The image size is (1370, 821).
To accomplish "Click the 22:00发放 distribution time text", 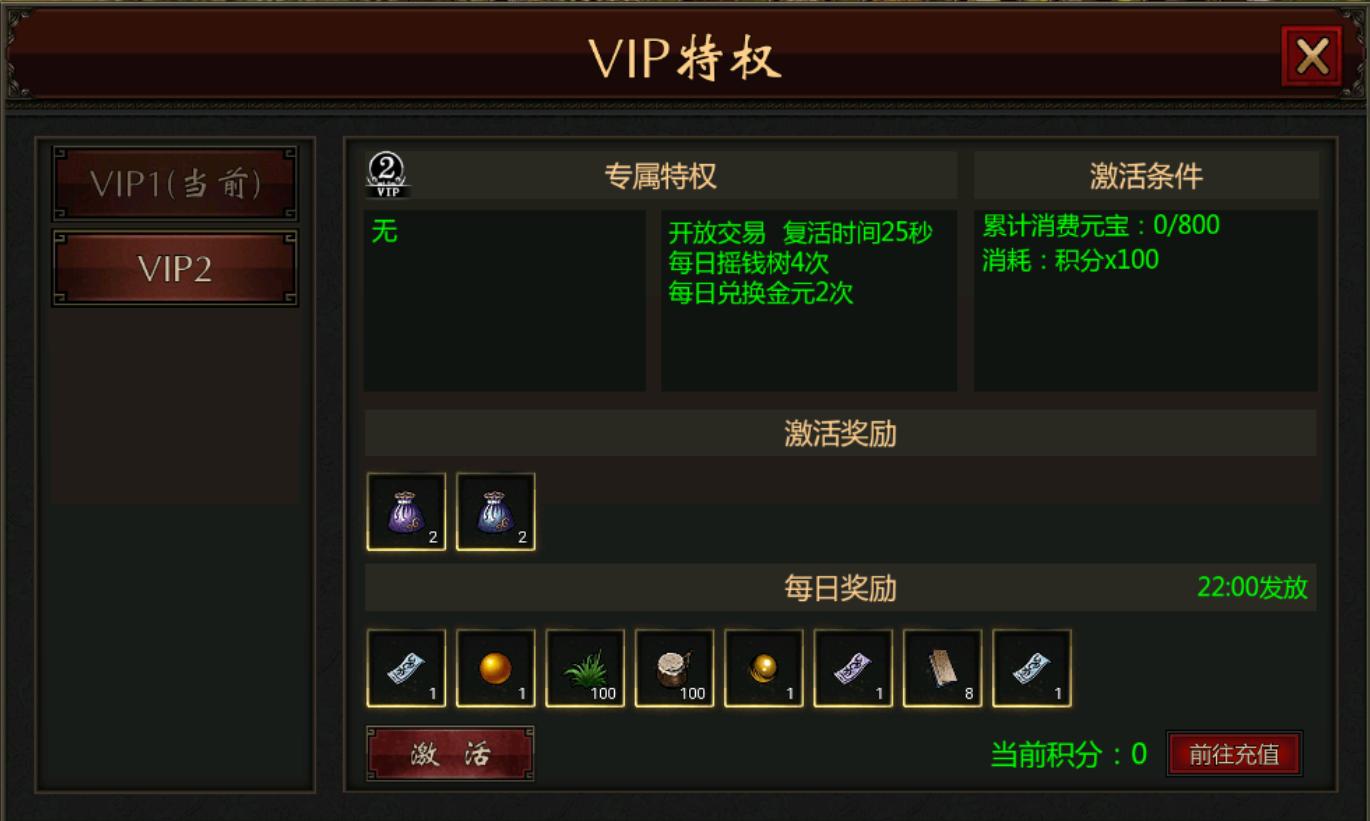I will (1263, 589).
